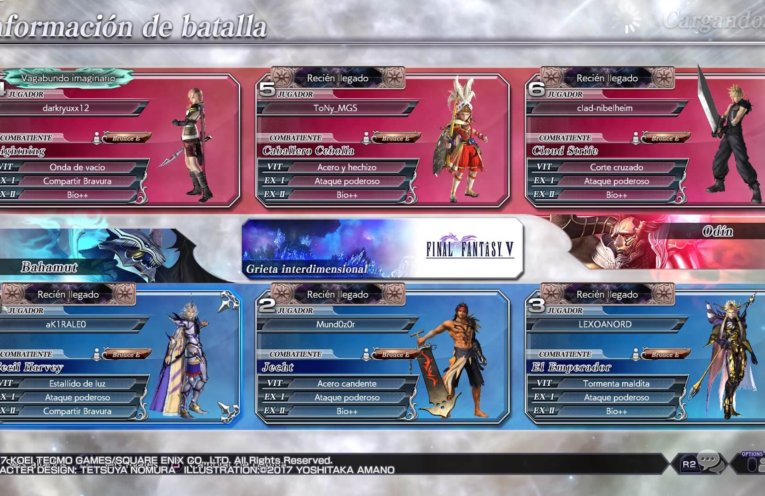Choose LEXOANORD's El Emperador card
The image size is (765, 496).
[642, 355]
